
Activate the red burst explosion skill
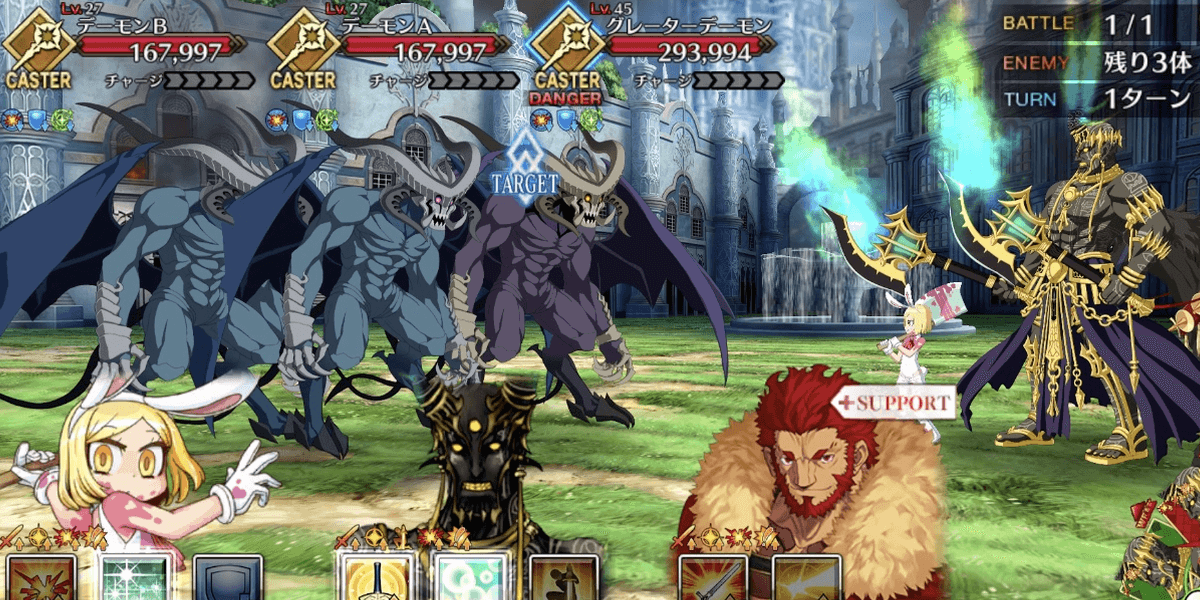40,578
